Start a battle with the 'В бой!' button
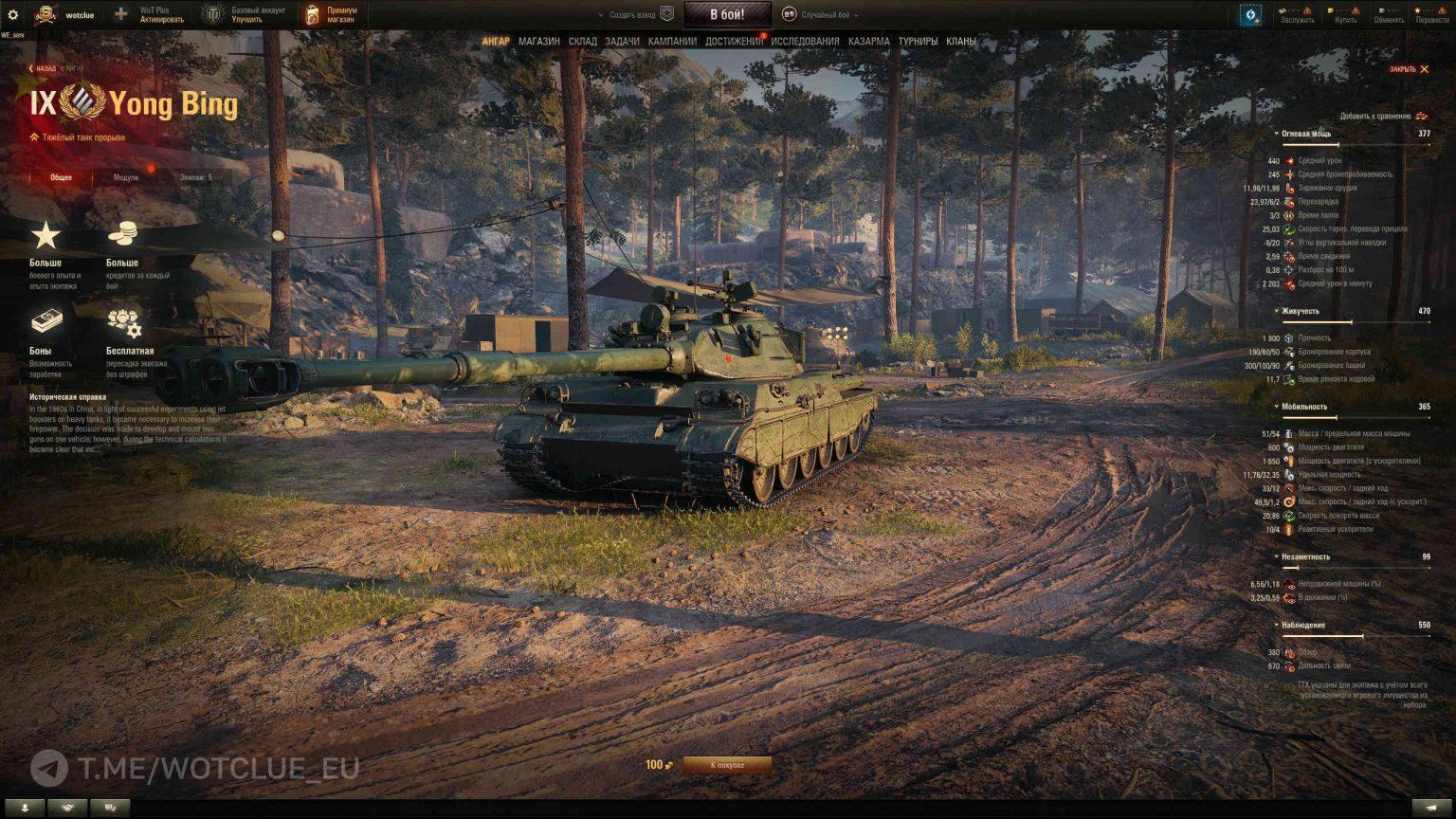Image resolution: width=1456 pixels, height=819 pixels. coord(727,14)
